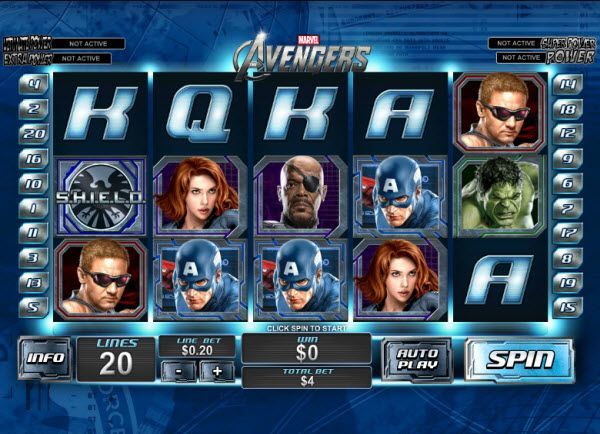This screenshot has height=434, width=600.
Task: Choose payline number 20
Action: coord(34,133)
